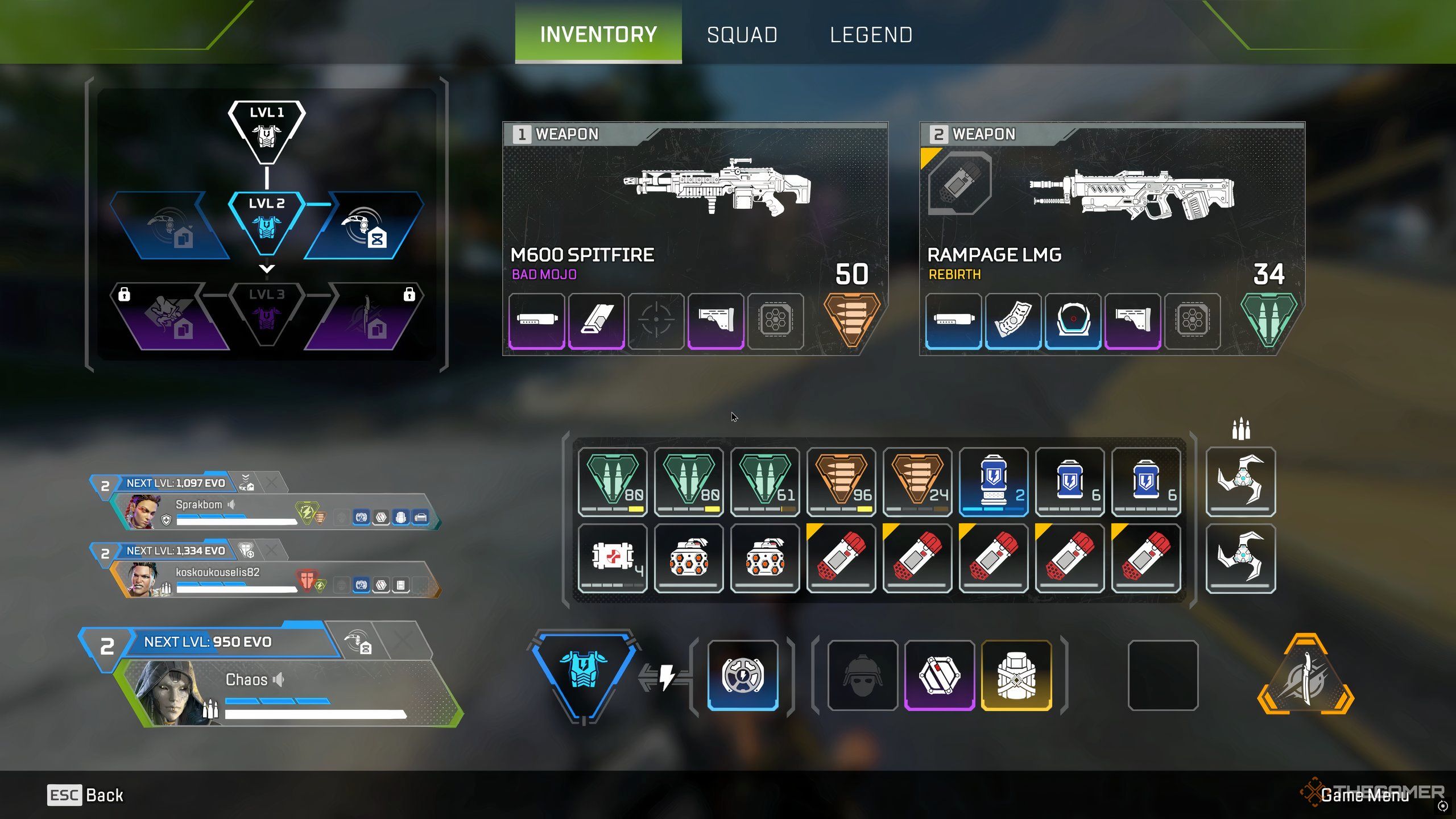Open the Legend tab
Image resolution: width=1456 pixels, height=819 pixels.
[x=871, y=35]
